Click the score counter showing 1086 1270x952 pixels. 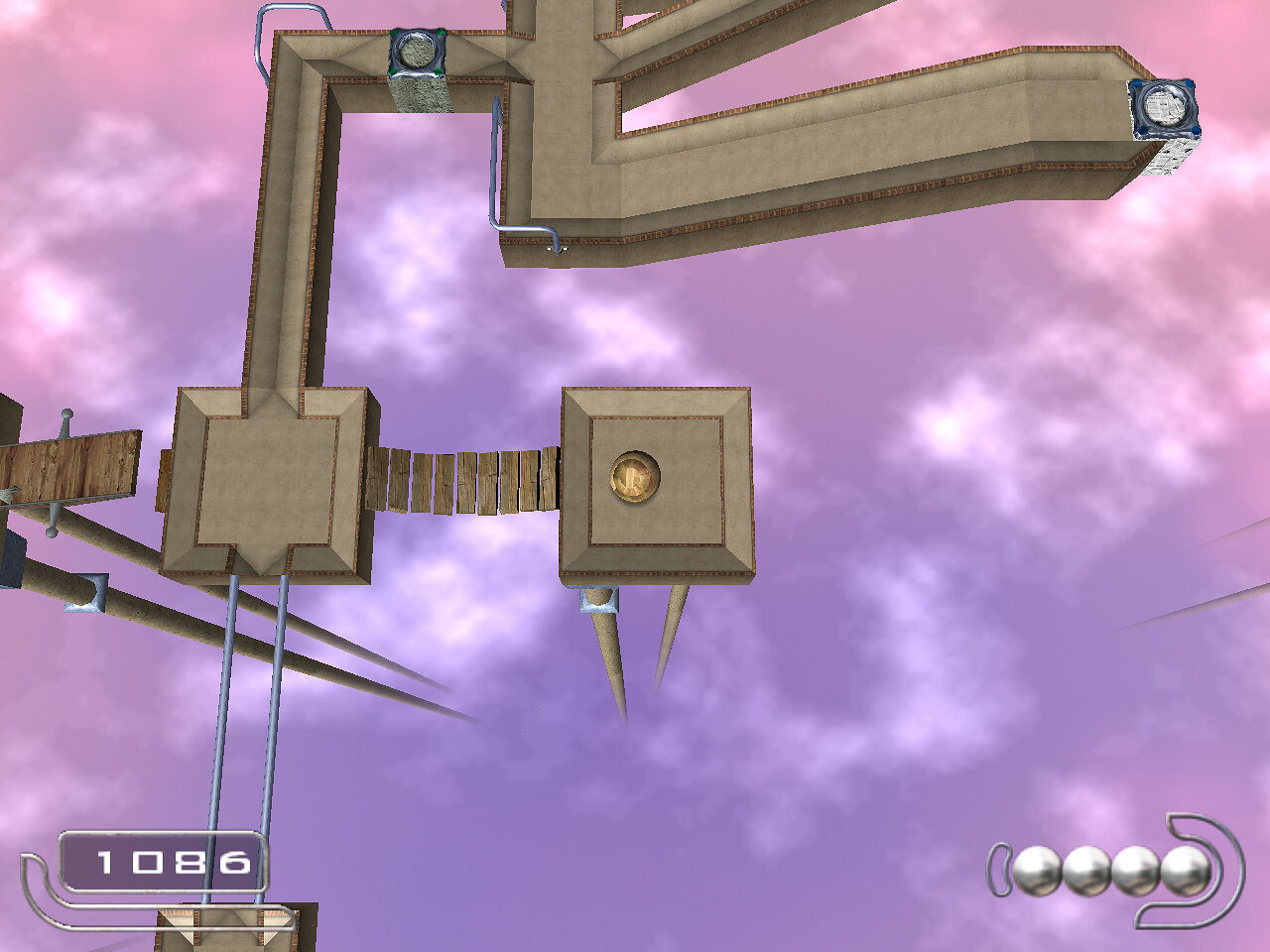(171, 863)
